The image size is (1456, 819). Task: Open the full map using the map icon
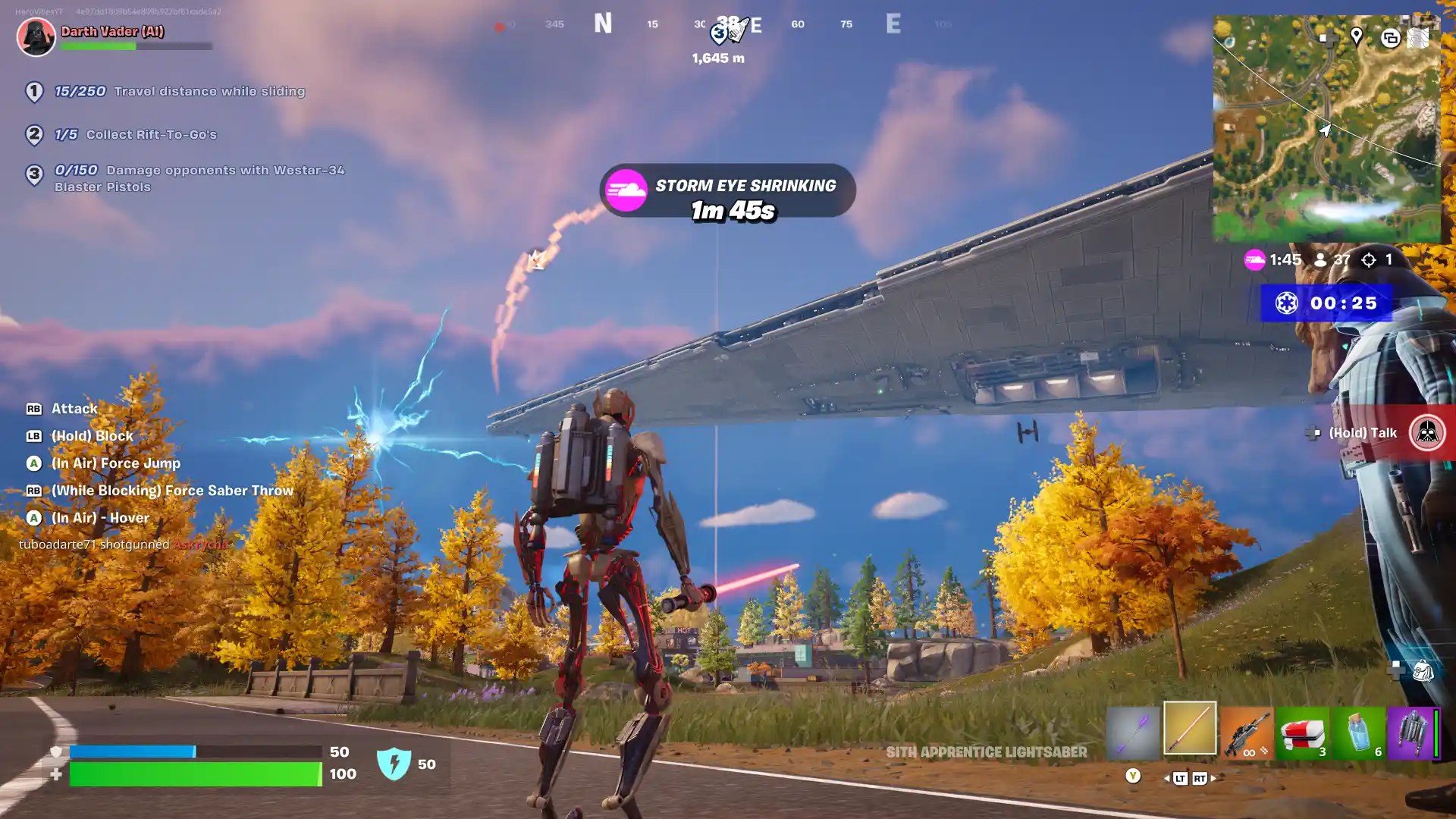(1417, 38)
